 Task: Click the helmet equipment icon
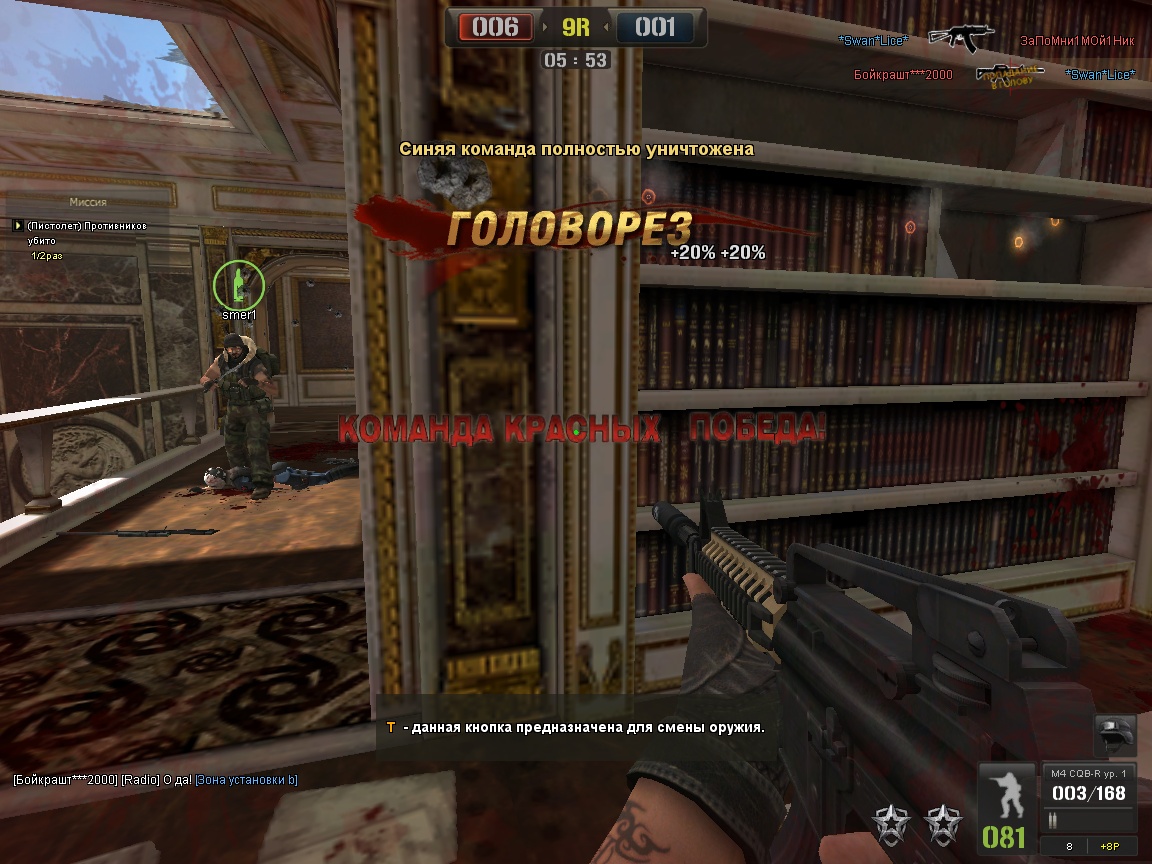click(1116, 735)
